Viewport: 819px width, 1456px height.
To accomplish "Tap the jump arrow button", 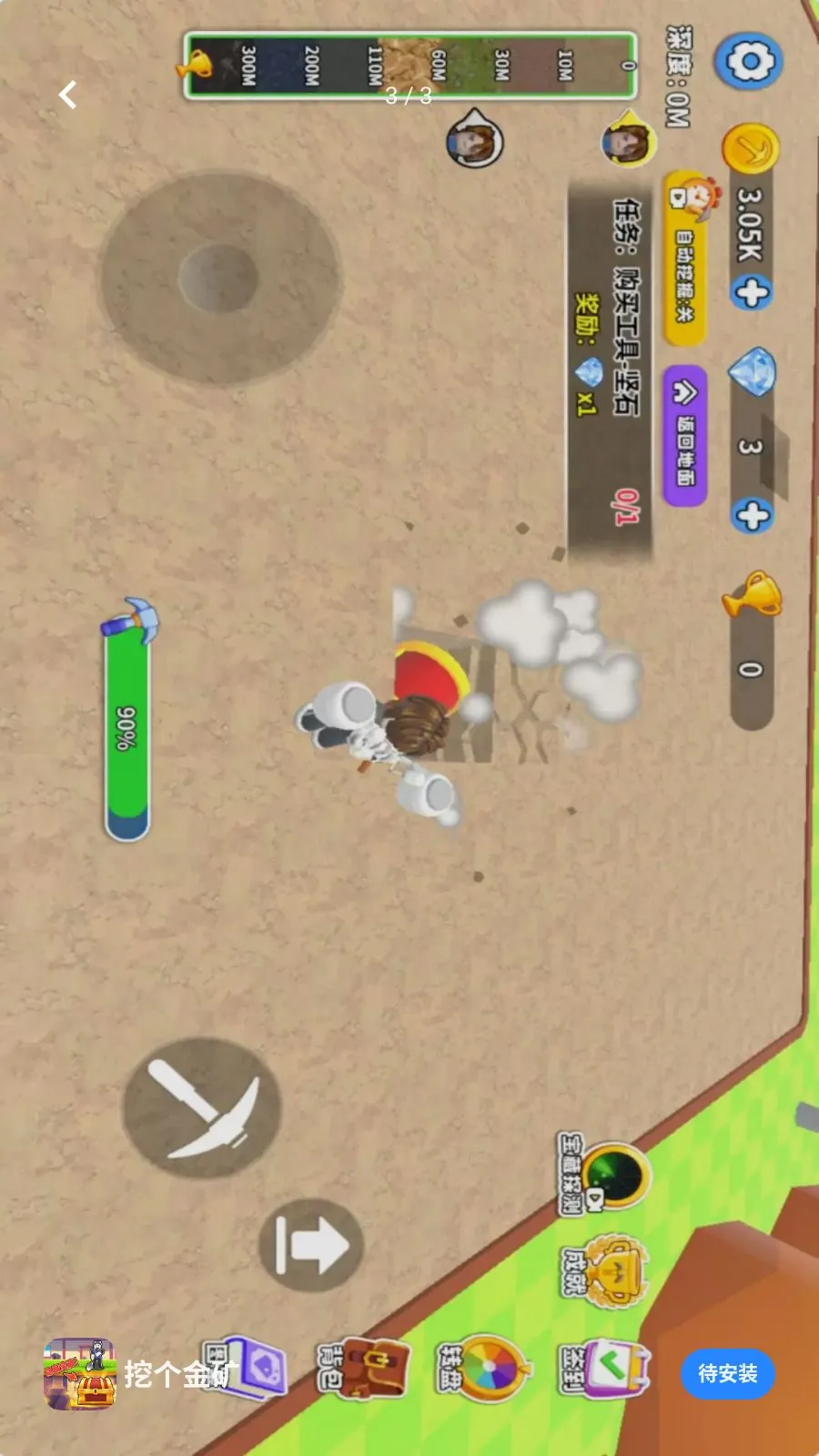I will 310,1245.
